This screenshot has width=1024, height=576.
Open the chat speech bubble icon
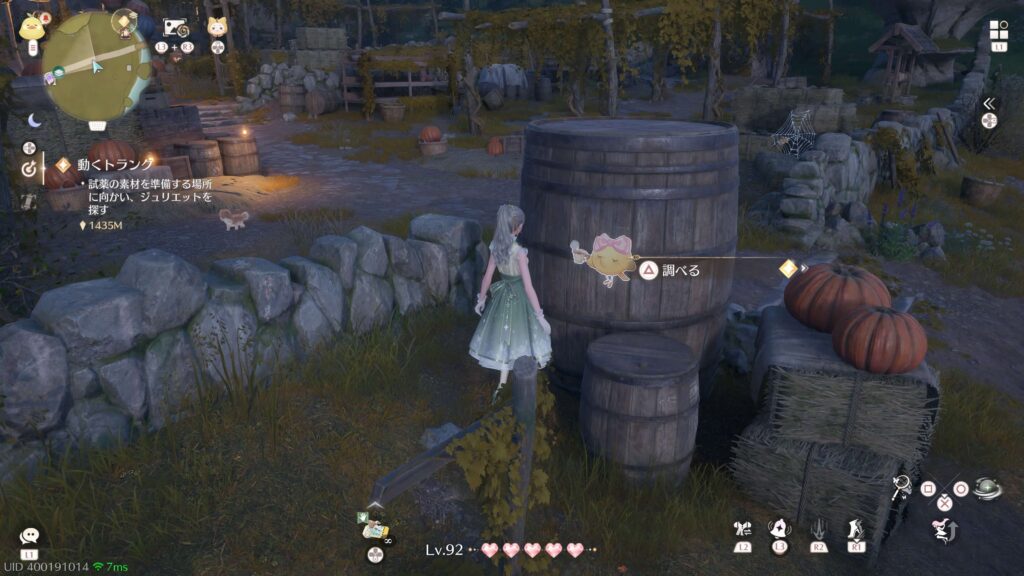click(29, 537)
